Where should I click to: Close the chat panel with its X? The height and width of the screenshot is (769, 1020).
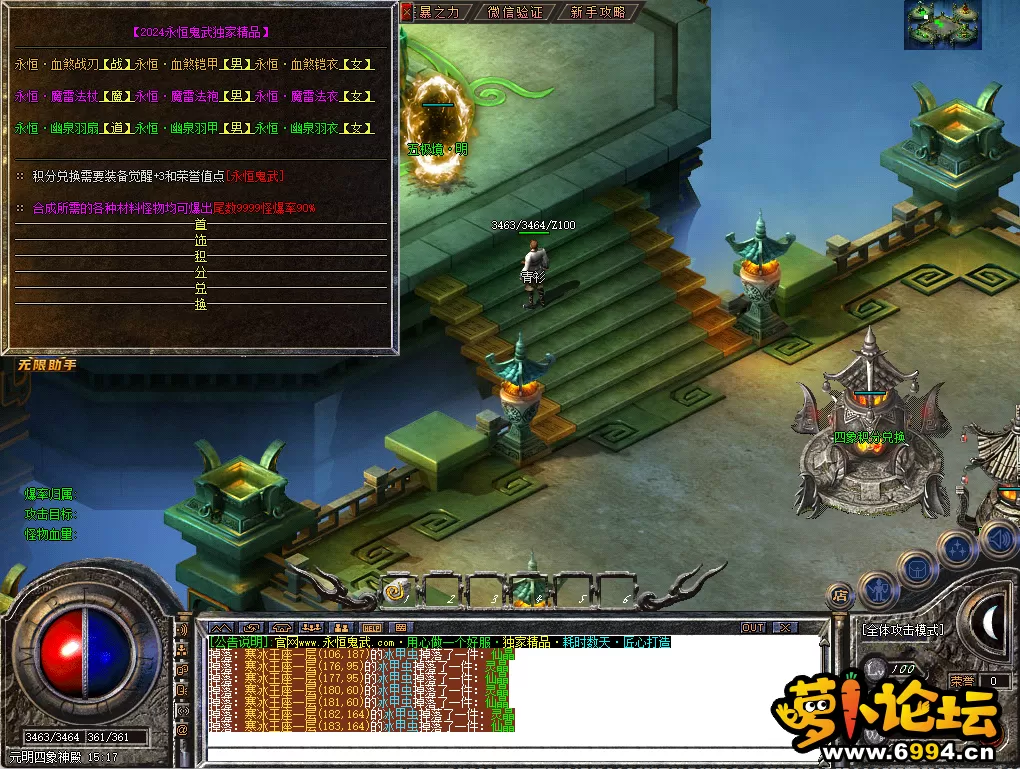pos(785,627)
